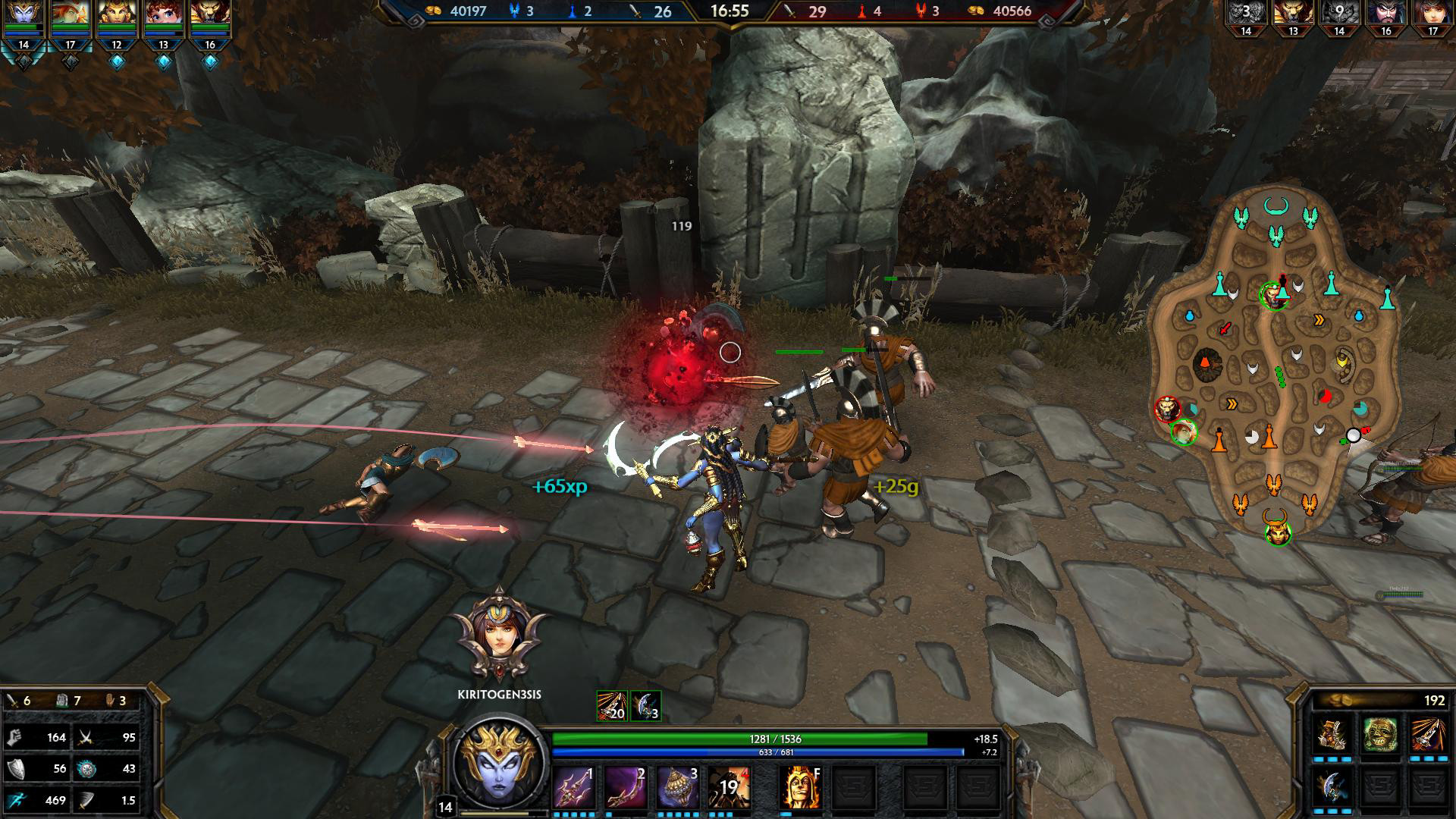The height and width of the screenshot is (819, 1456).
Task: Select the green mask item slot
Action: pos(1380,734)
